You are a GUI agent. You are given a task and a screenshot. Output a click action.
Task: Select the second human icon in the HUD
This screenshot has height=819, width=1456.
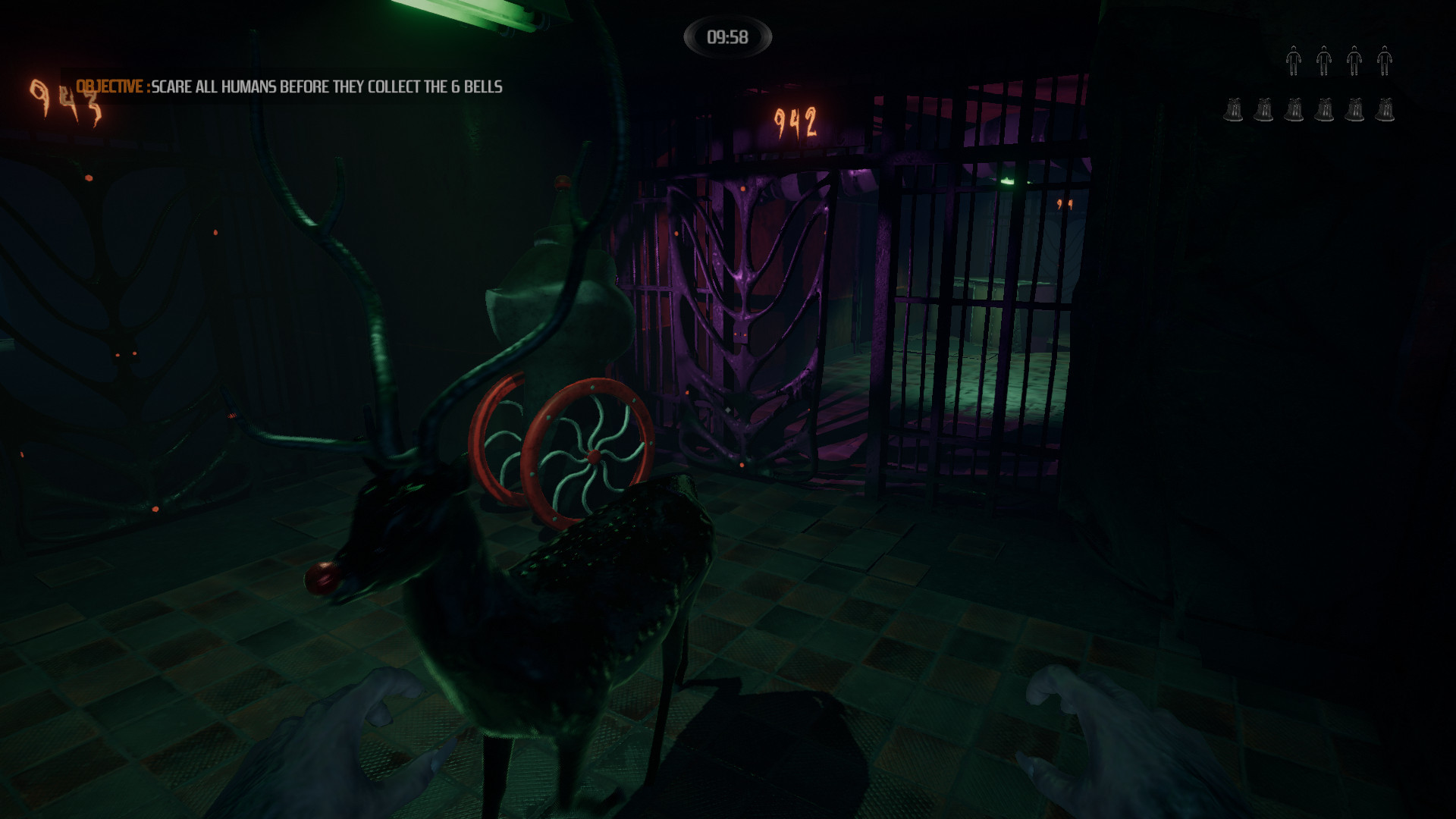click(x=1324, y=61)
